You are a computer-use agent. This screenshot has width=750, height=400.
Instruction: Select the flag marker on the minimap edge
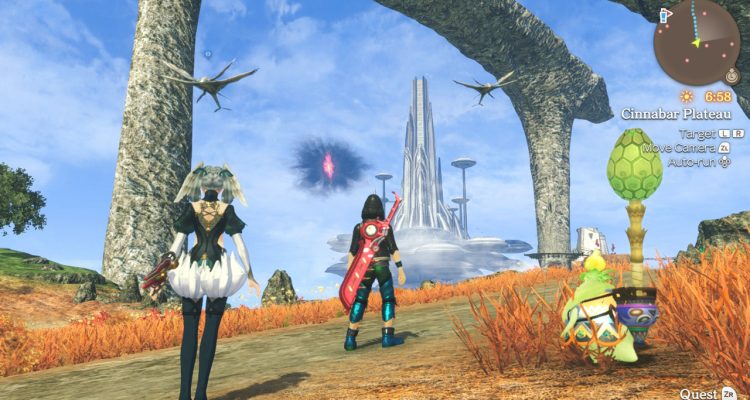click(665, 15)
